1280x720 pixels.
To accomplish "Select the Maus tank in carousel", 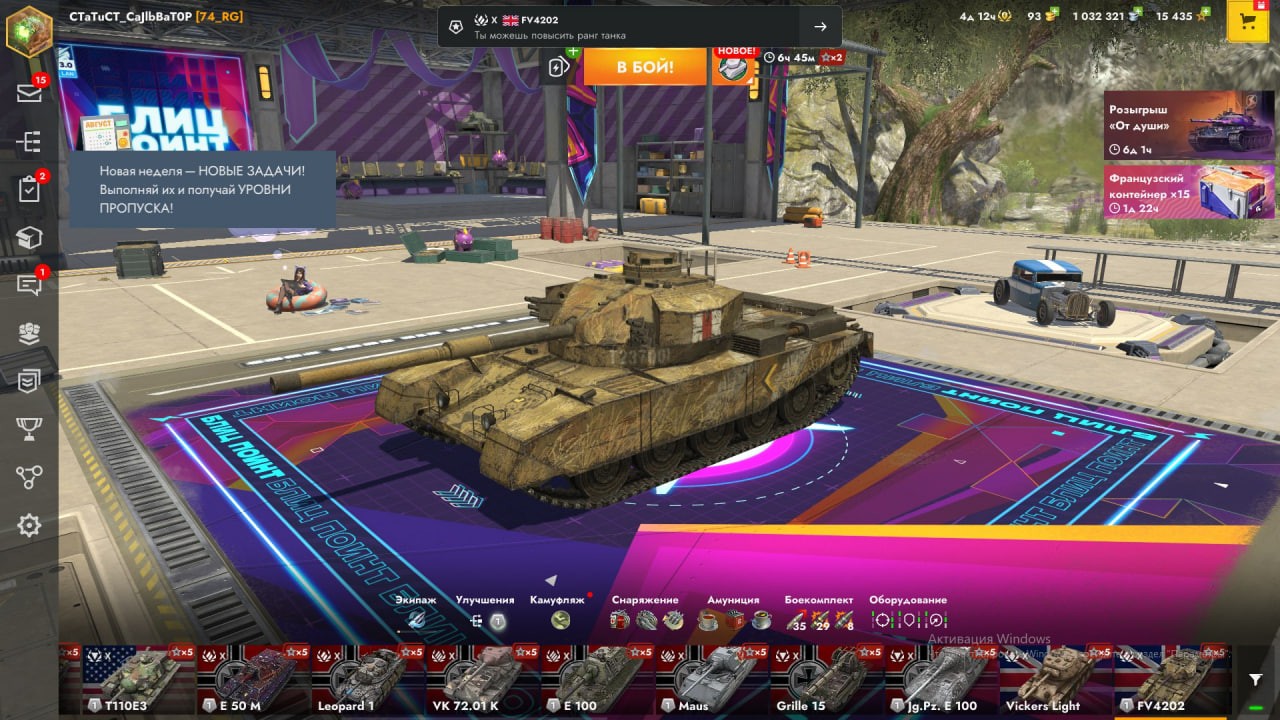I will coord(712,680).
